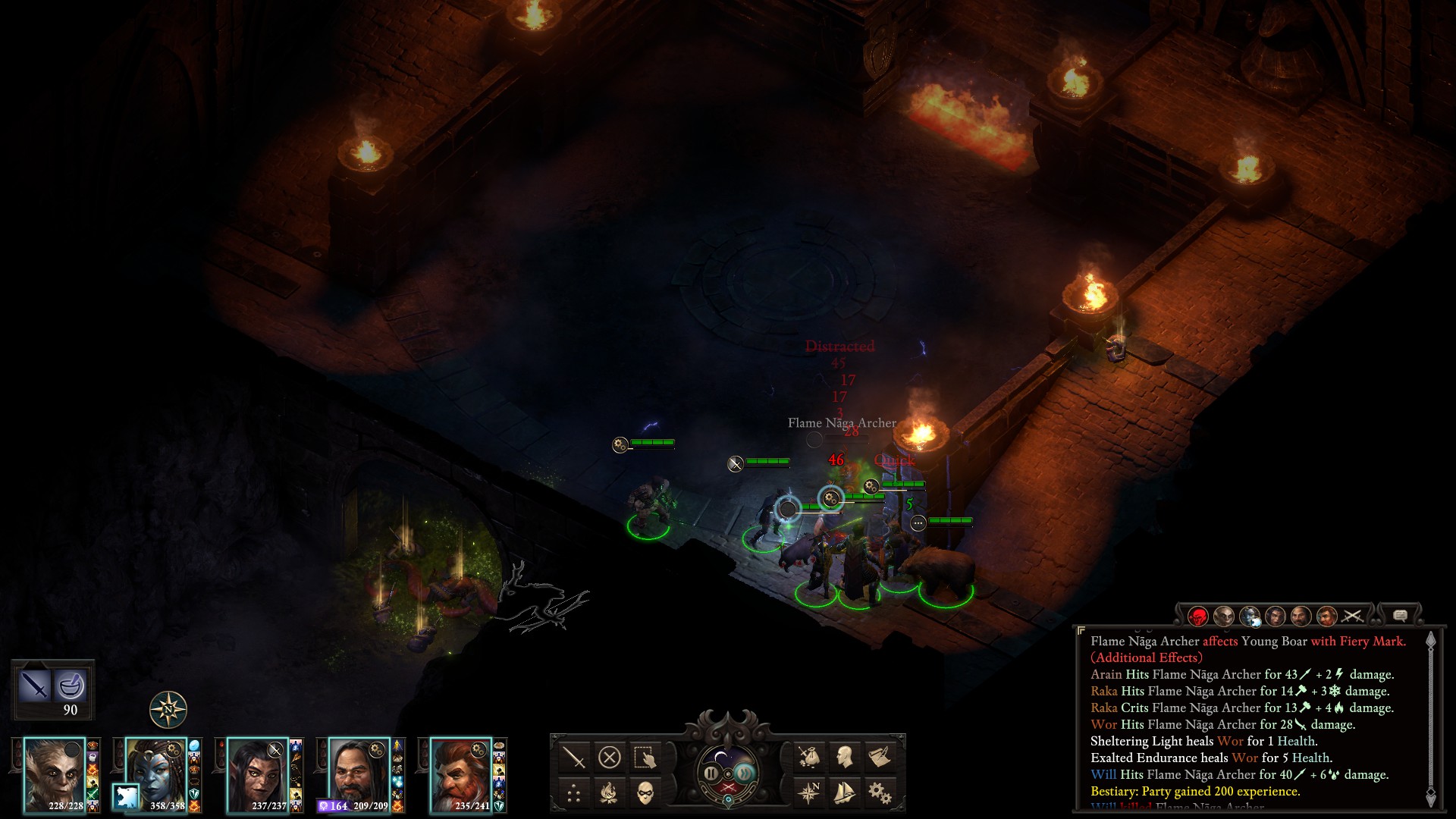Toggle stealth mode with the masked face button
The width and height of the screenshot is (1456, 819).
point(645,794)
